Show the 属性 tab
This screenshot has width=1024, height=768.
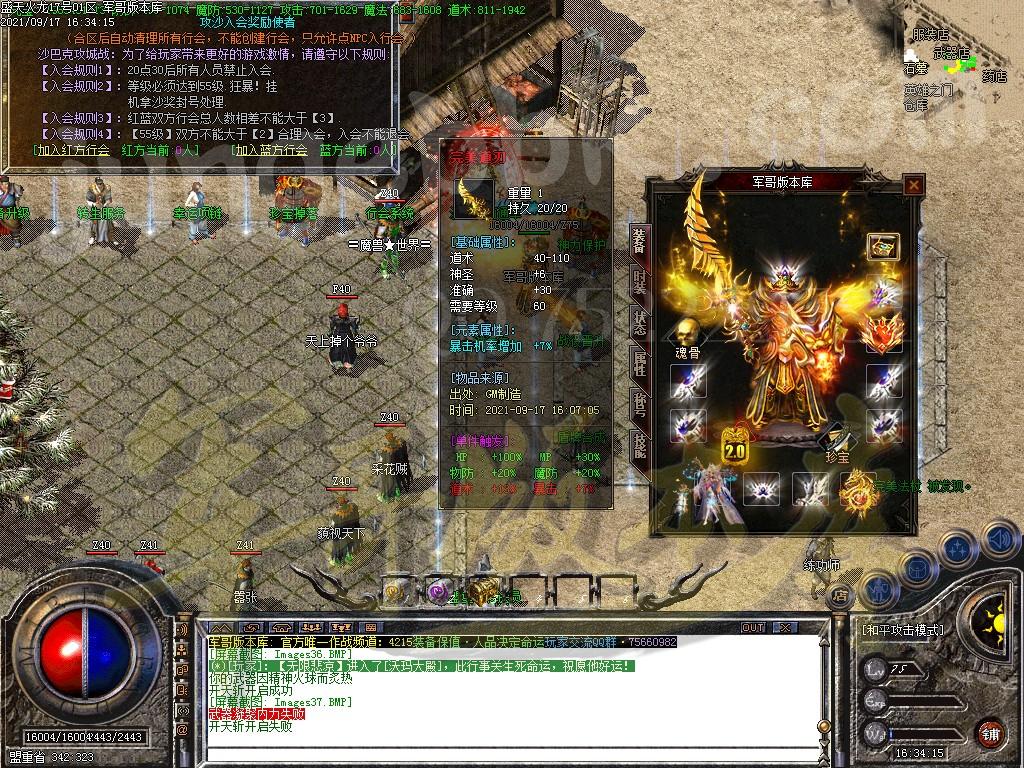639,363
